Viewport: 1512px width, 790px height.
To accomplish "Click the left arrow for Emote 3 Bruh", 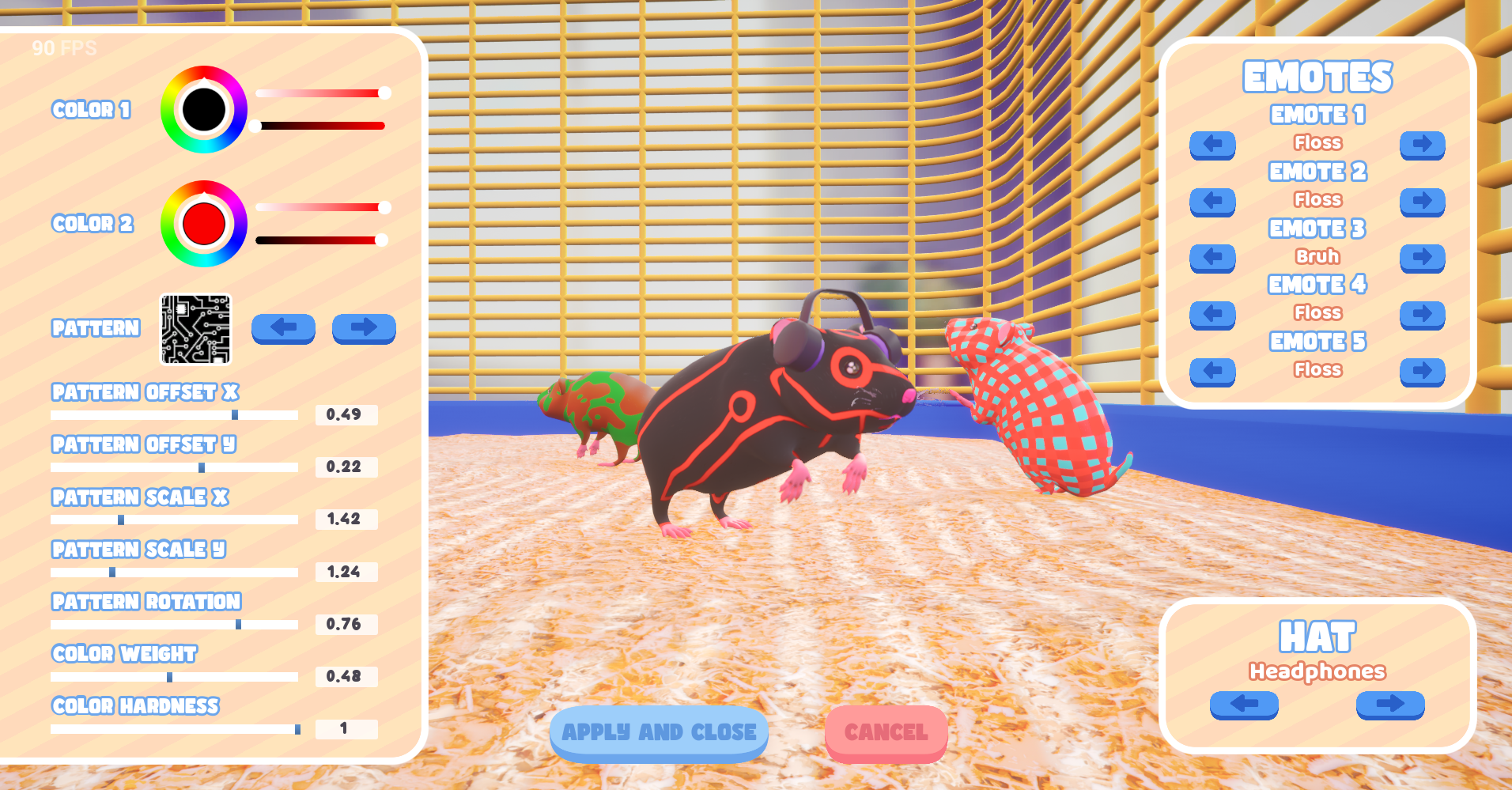I will (x=1212, y=258).
